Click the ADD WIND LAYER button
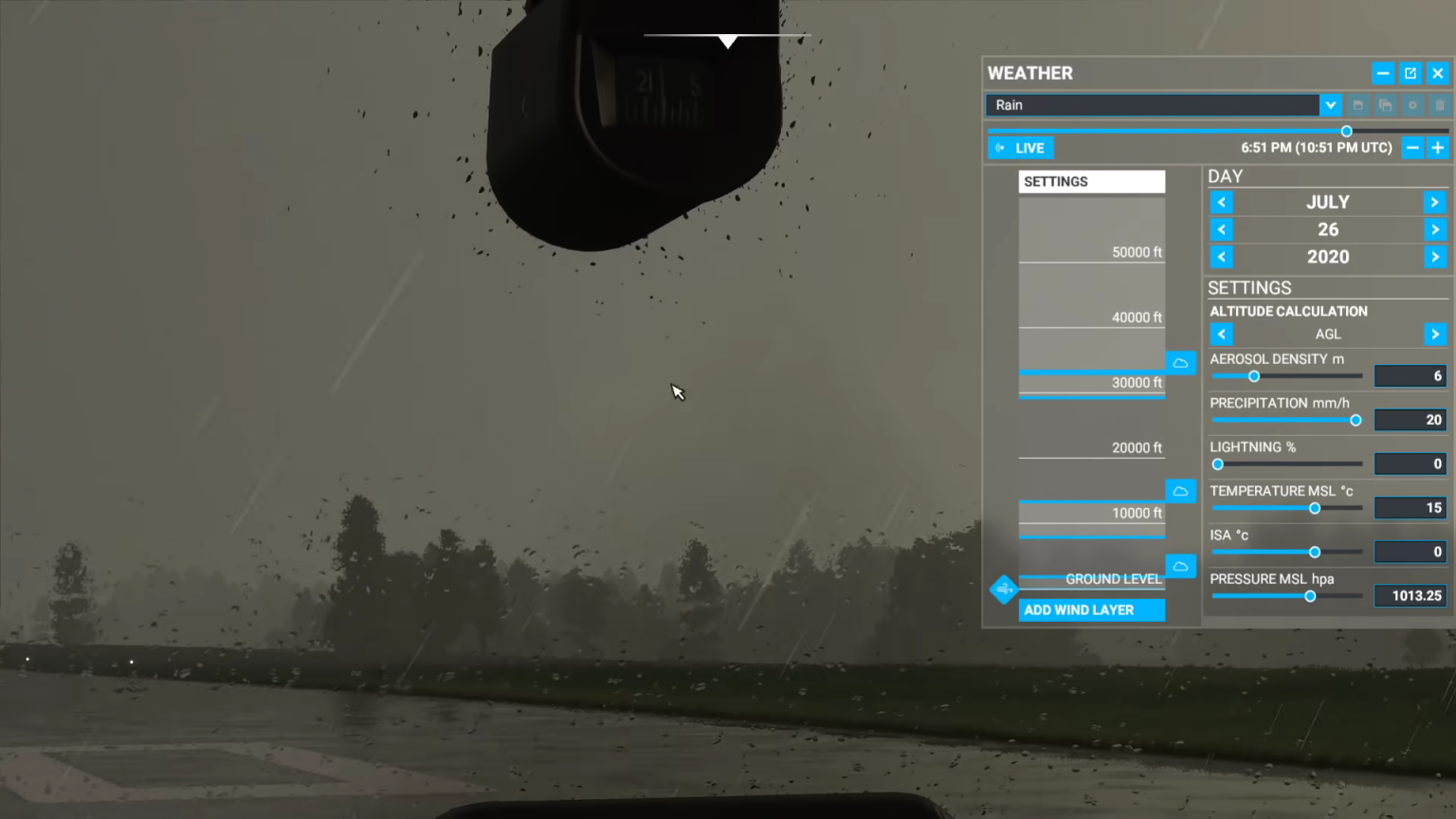This screenshot has height=819, width=1456. click(x=1091, y=610)
